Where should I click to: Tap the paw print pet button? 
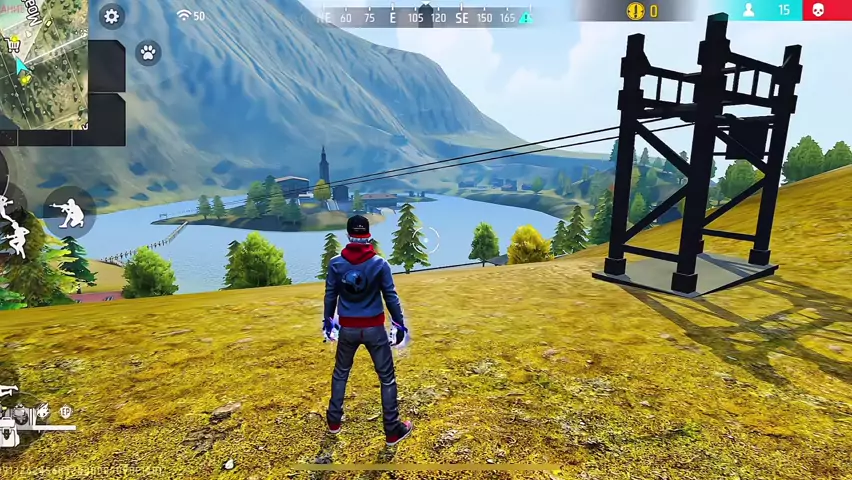[148, 53]
